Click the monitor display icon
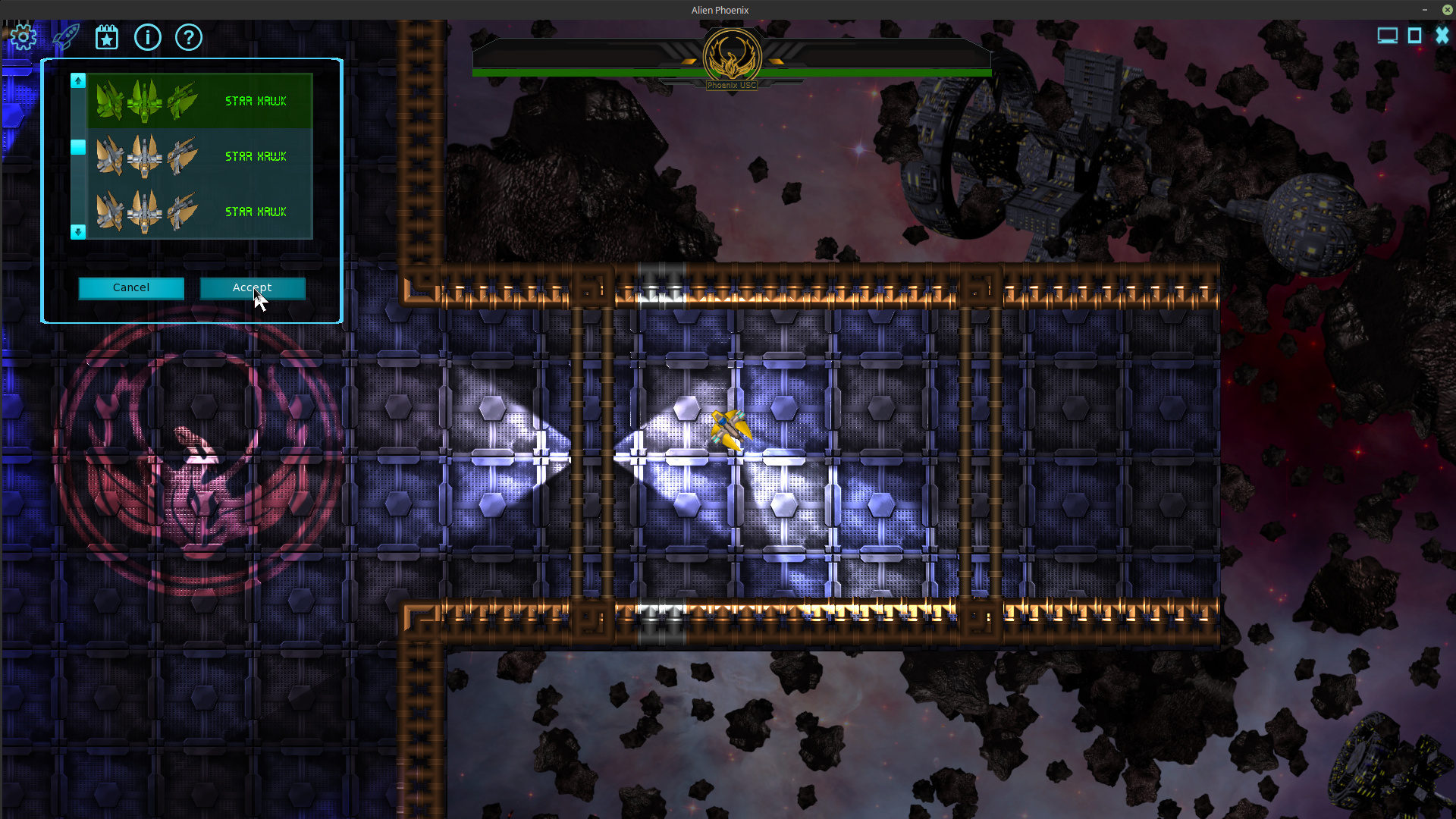The image size is (1456, 819). point(1387,36)
